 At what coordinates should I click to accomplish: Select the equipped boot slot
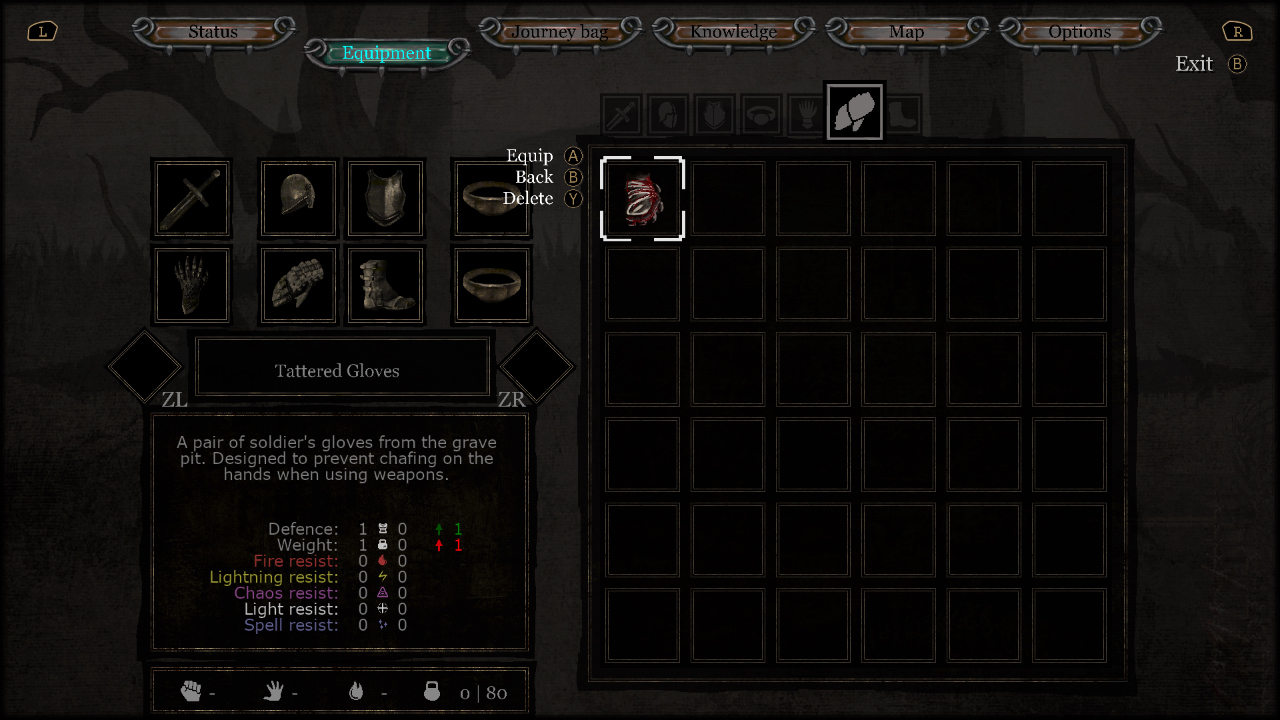[385, 285]
